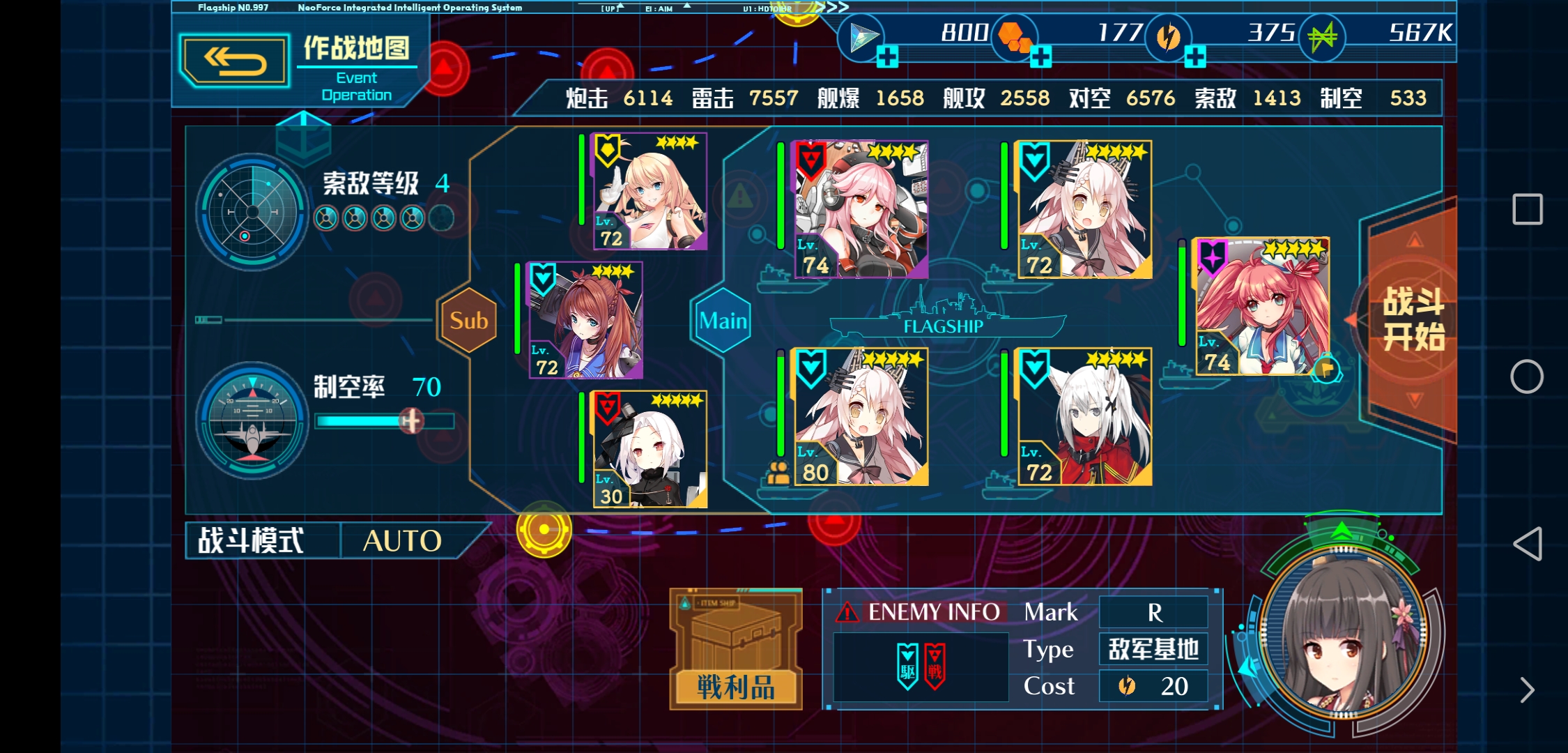Click the lightning energy resource icon
Viewport: 1568px width, 753px height.
[x=1169, y=38]
